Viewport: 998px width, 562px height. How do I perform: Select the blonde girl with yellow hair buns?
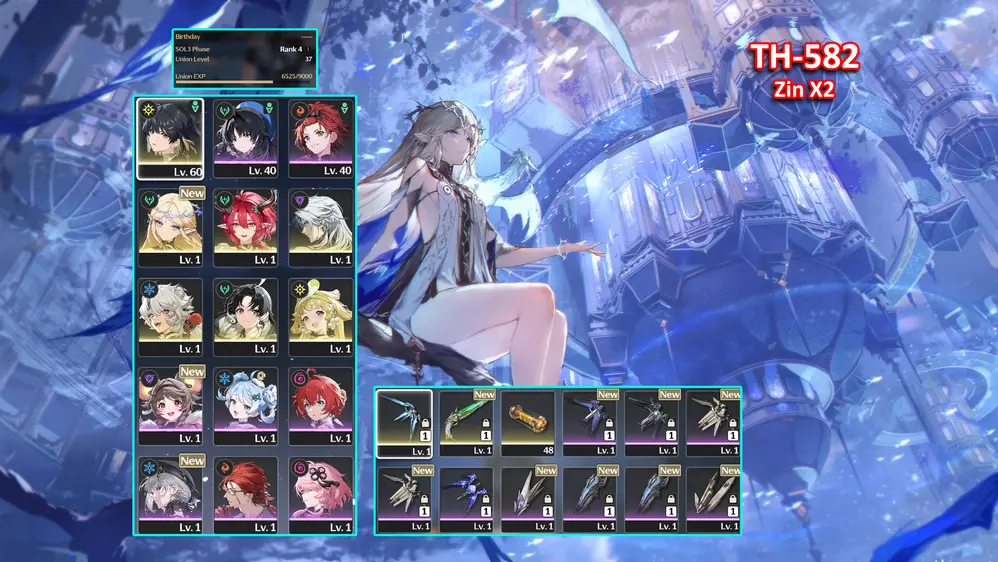pyautogui.click(x=320, y=316)
